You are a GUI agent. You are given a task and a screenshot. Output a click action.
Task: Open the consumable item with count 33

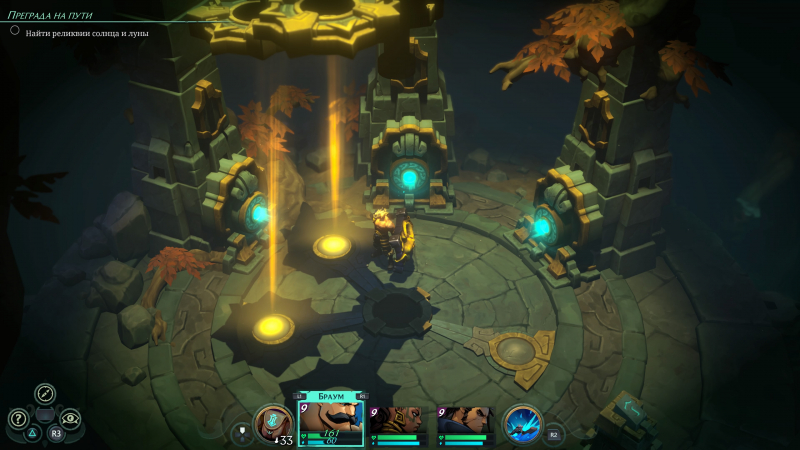point(273,424)
